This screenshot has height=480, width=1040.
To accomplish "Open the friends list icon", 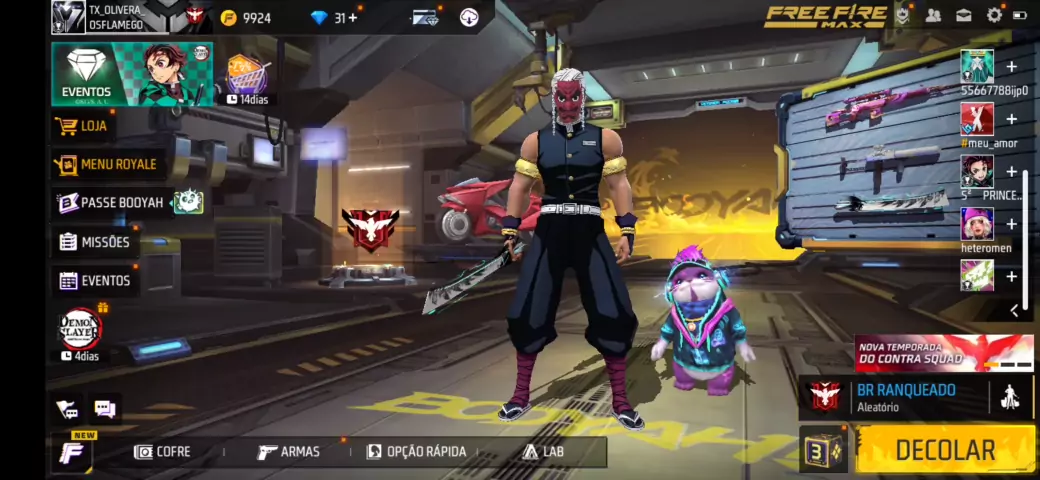I will pyautogui.click(x=933, y=15).
